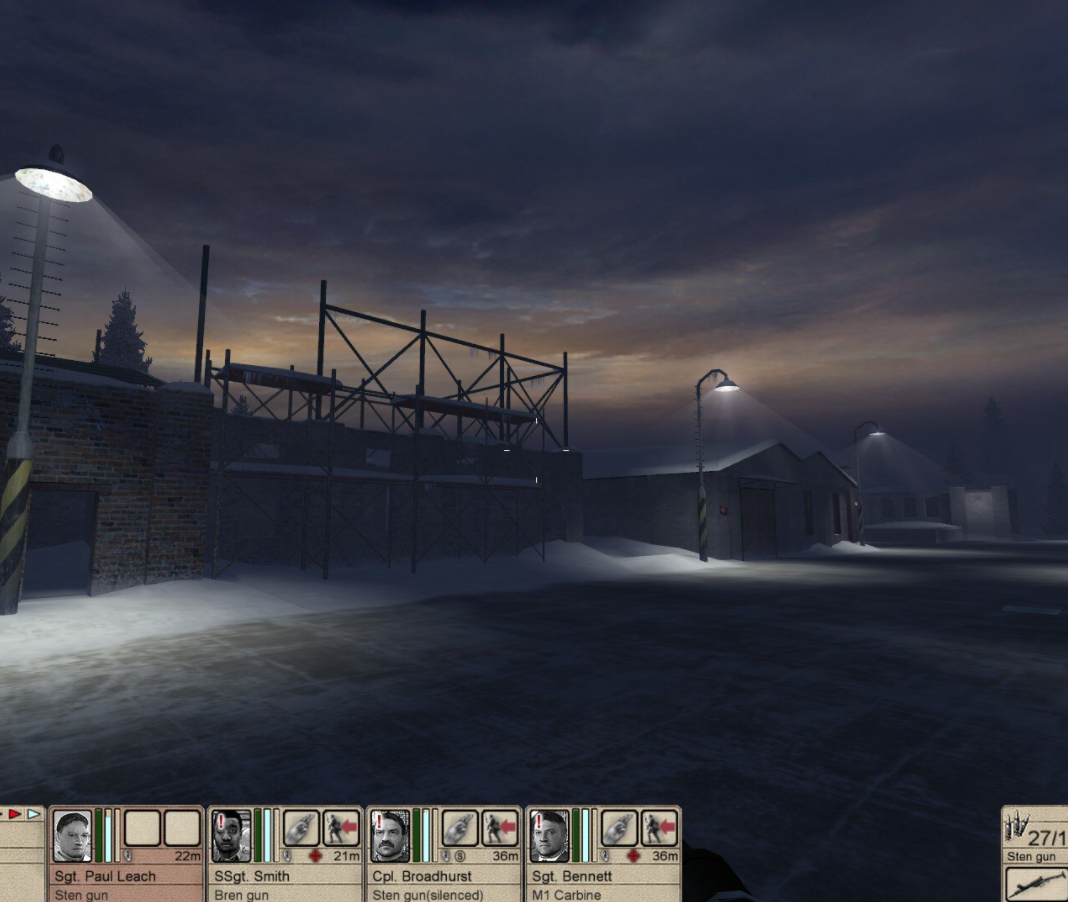1068x902 pixels.
Task: Click Sgt. Bennett's hand signal order icon
Action: tap(619, 828)
